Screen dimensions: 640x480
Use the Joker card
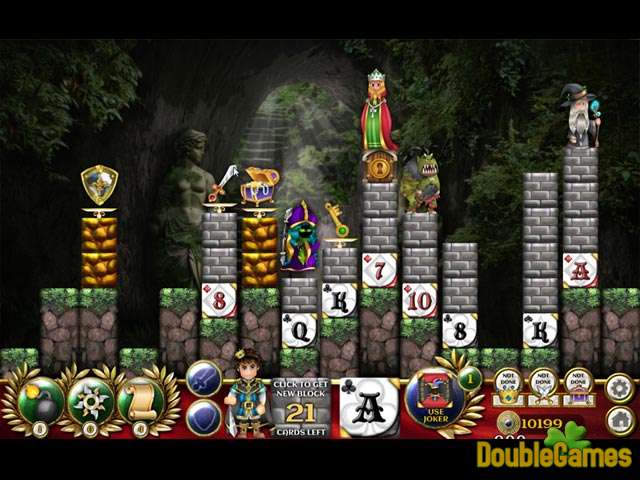tap(435, 401)
